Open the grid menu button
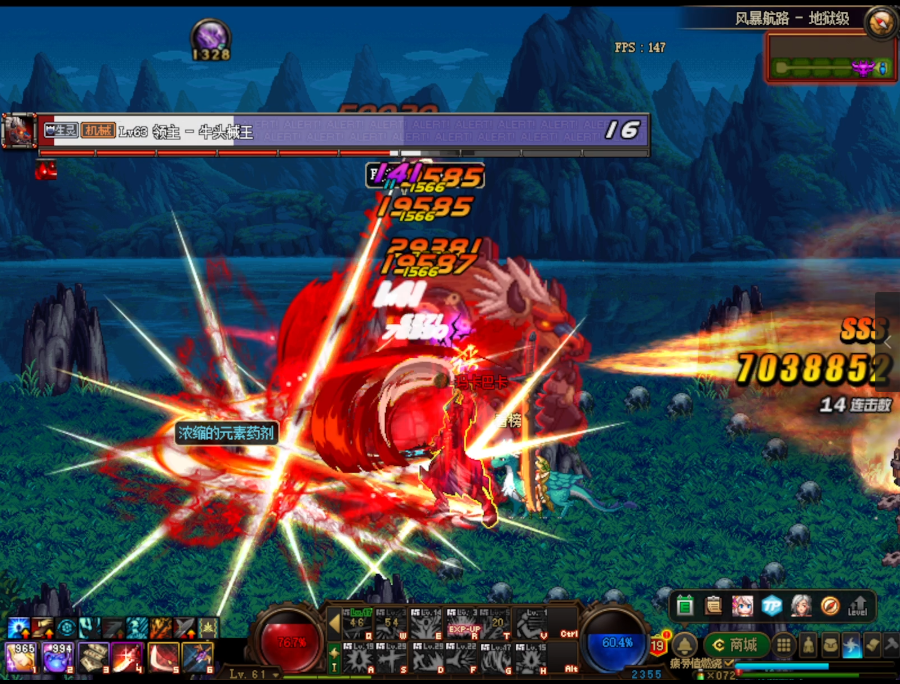 tap(785, 645)
